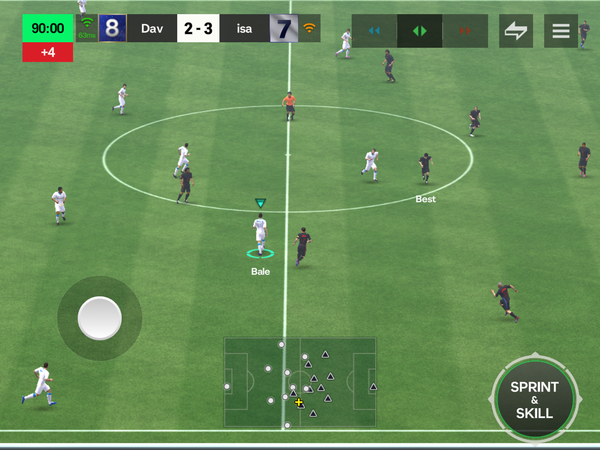
Task: Select the red attacking tactics arrows
Action: pyautogui.click(x=464, y=31)
